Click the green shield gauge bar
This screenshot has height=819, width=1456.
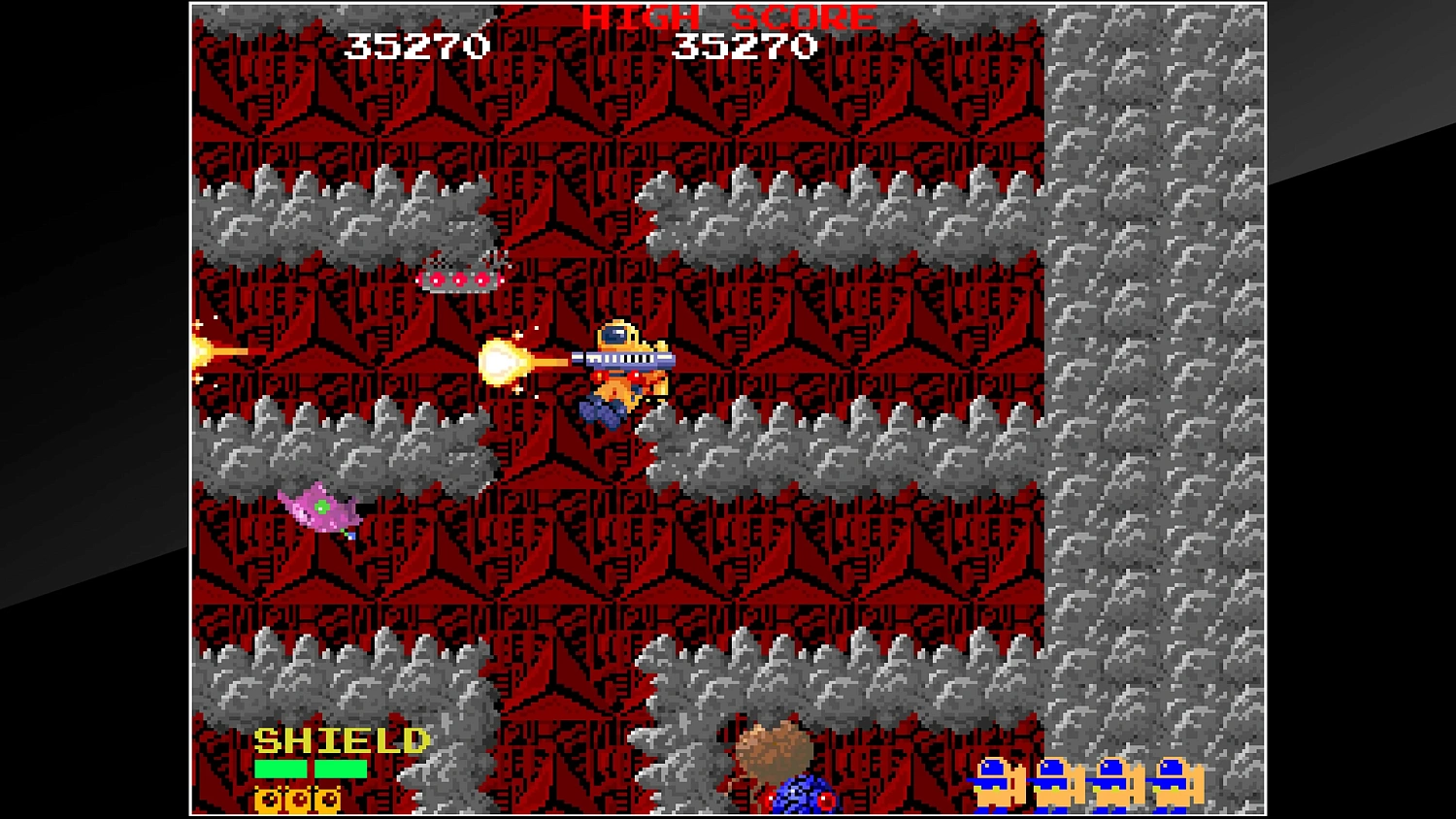pos(311,769)
